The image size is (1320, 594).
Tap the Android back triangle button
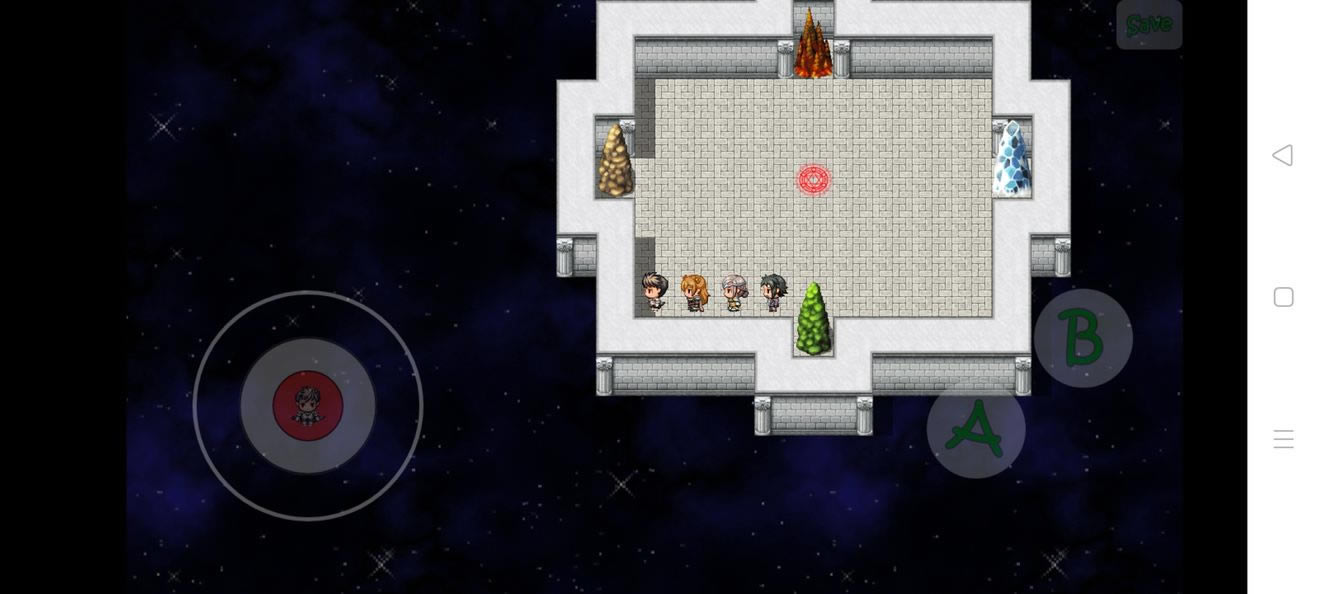pyautogui.click(x=1283, y=155)
